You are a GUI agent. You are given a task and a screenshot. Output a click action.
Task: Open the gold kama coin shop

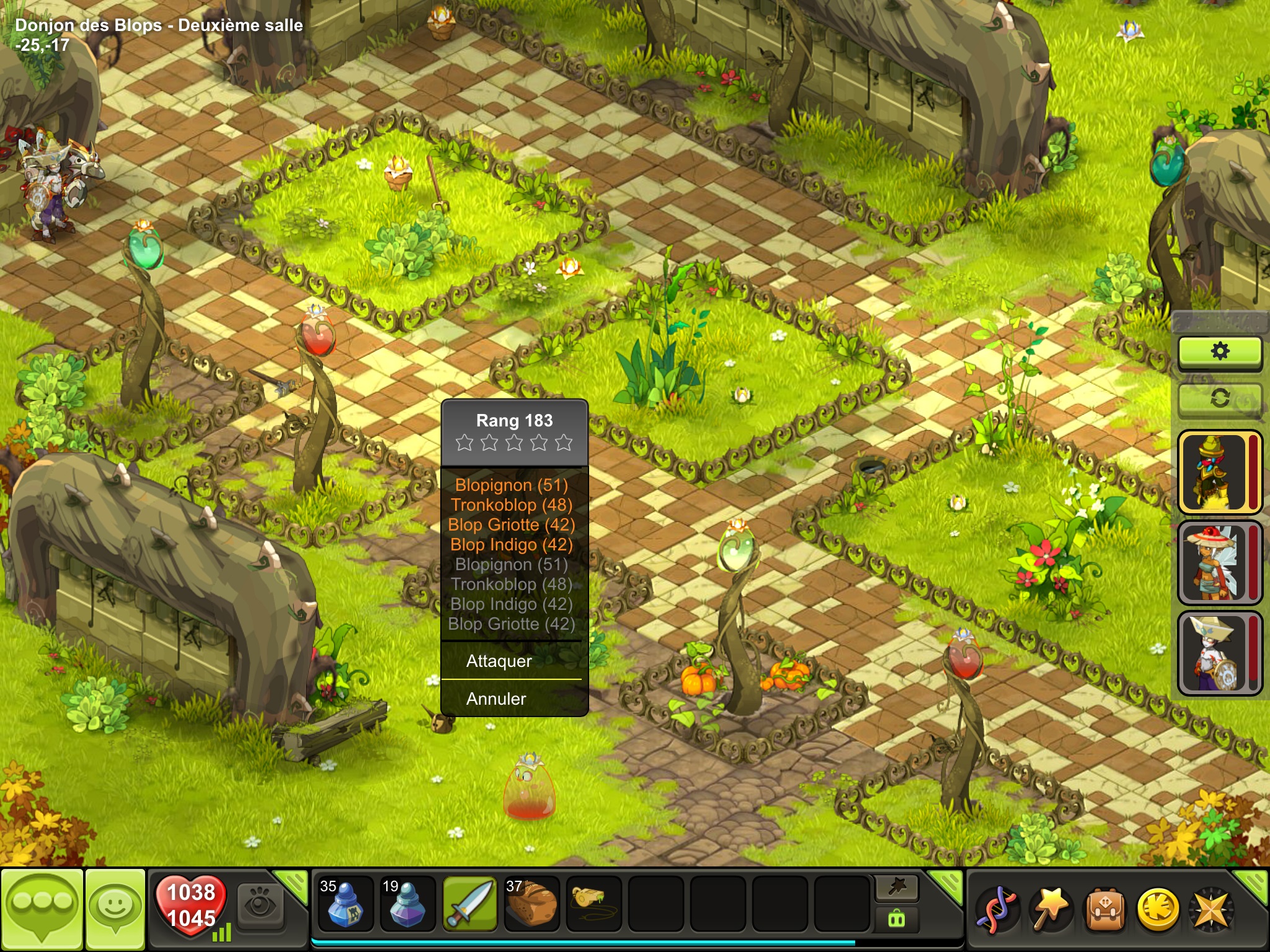[x=1158, y=910]
